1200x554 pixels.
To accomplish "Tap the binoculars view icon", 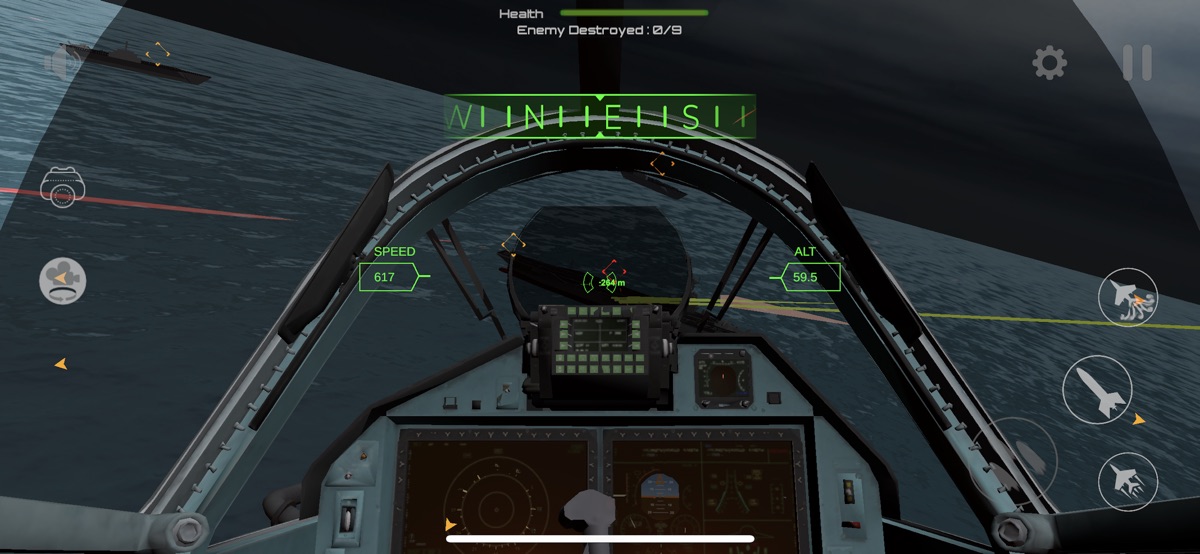I will [x=62, y=187].
